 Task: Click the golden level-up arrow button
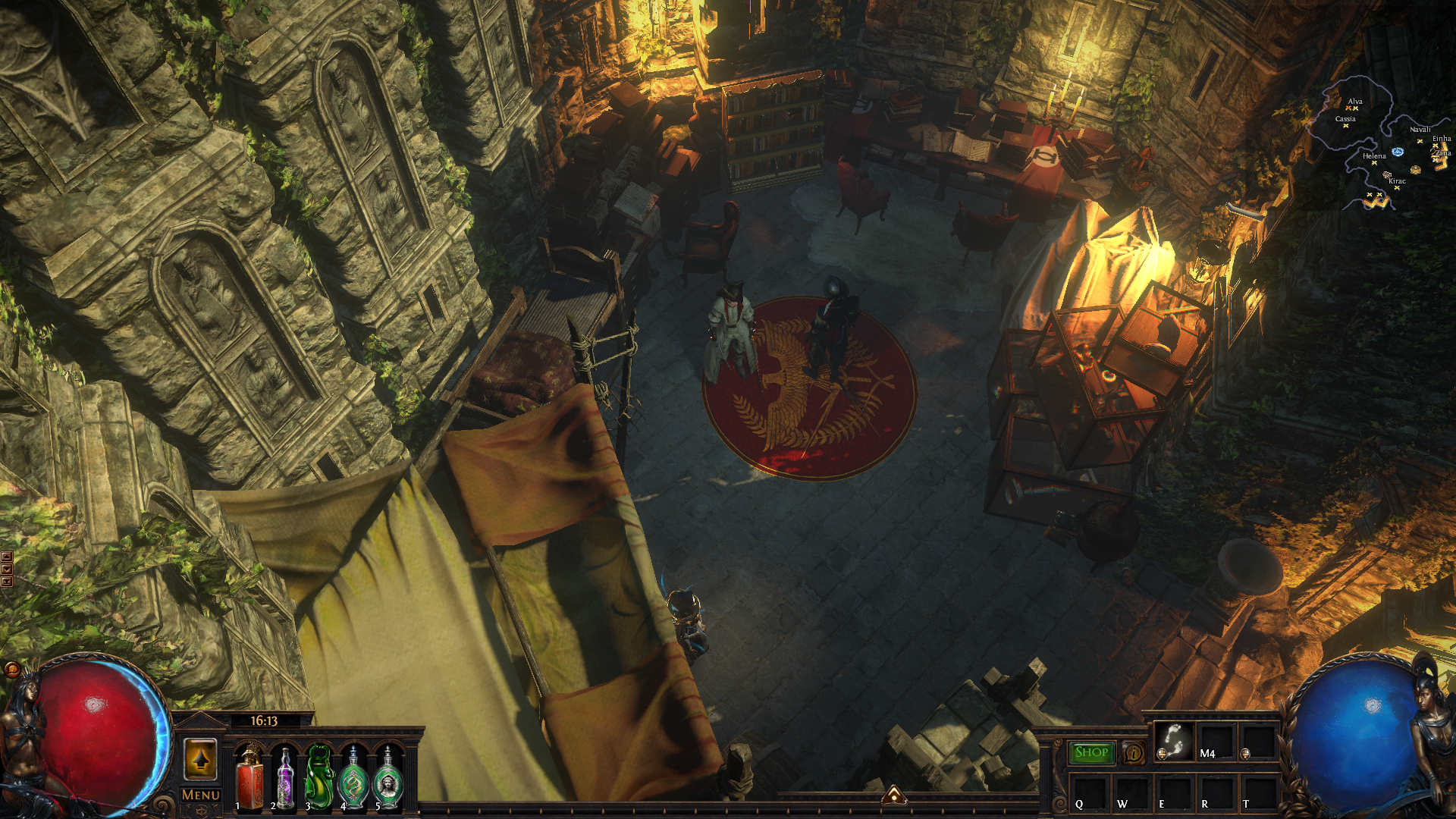201,759
